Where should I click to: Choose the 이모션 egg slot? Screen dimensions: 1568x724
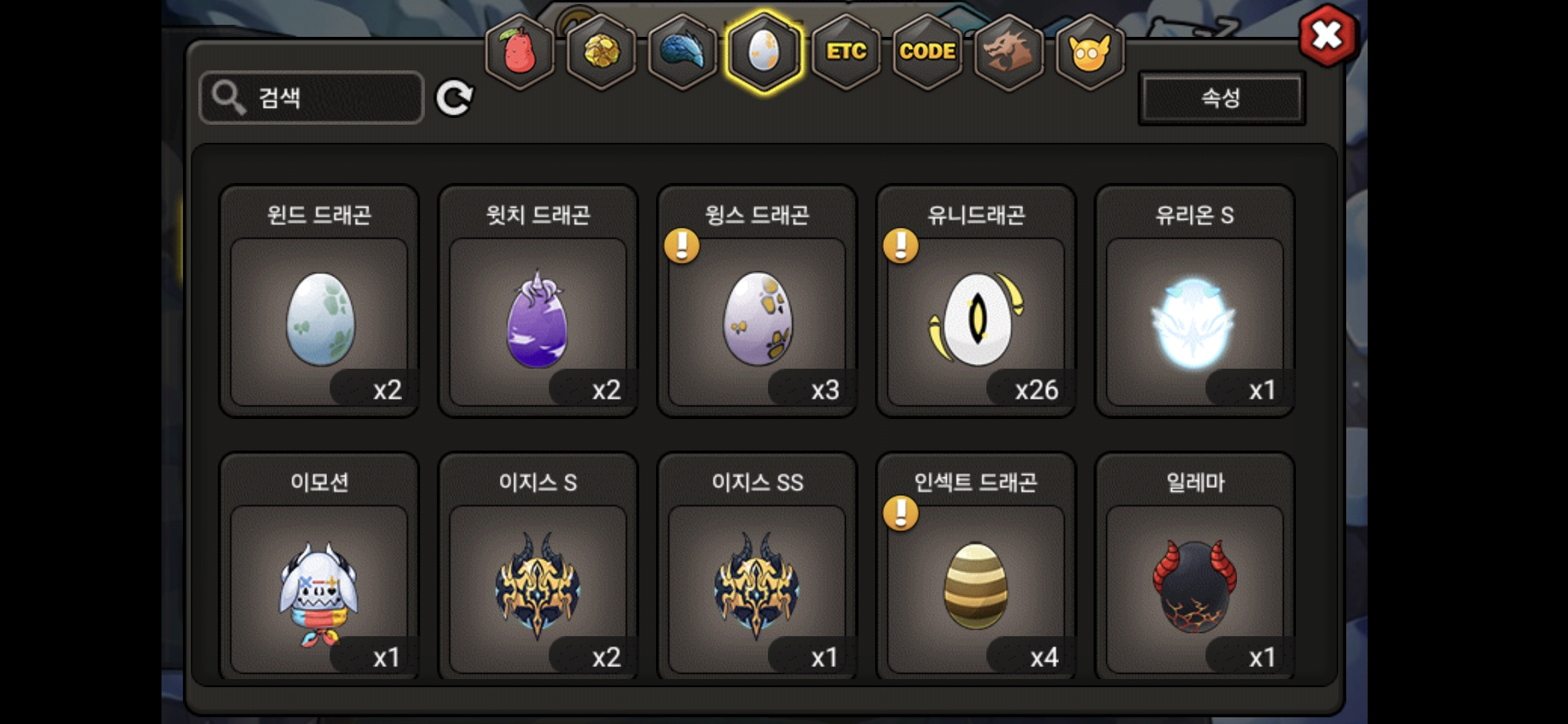(x=320, y=588)
